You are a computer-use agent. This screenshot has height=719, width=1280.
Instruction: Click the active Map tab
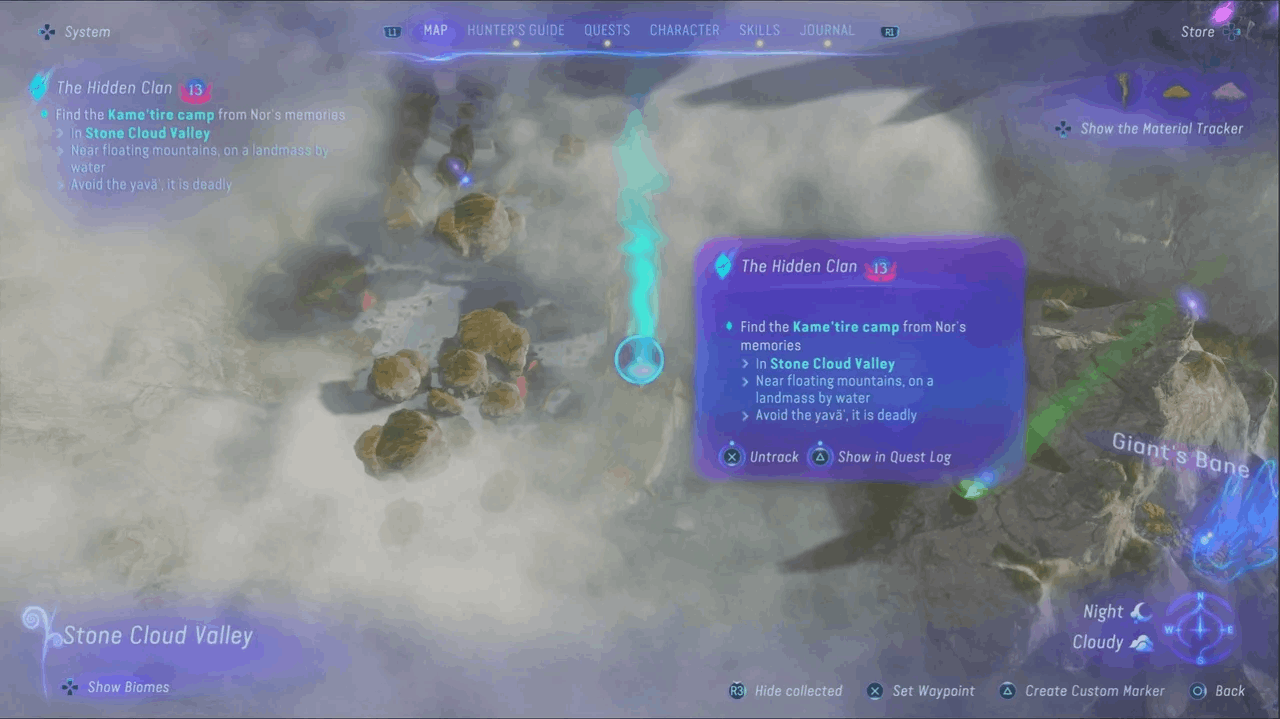tap(435, 30)
